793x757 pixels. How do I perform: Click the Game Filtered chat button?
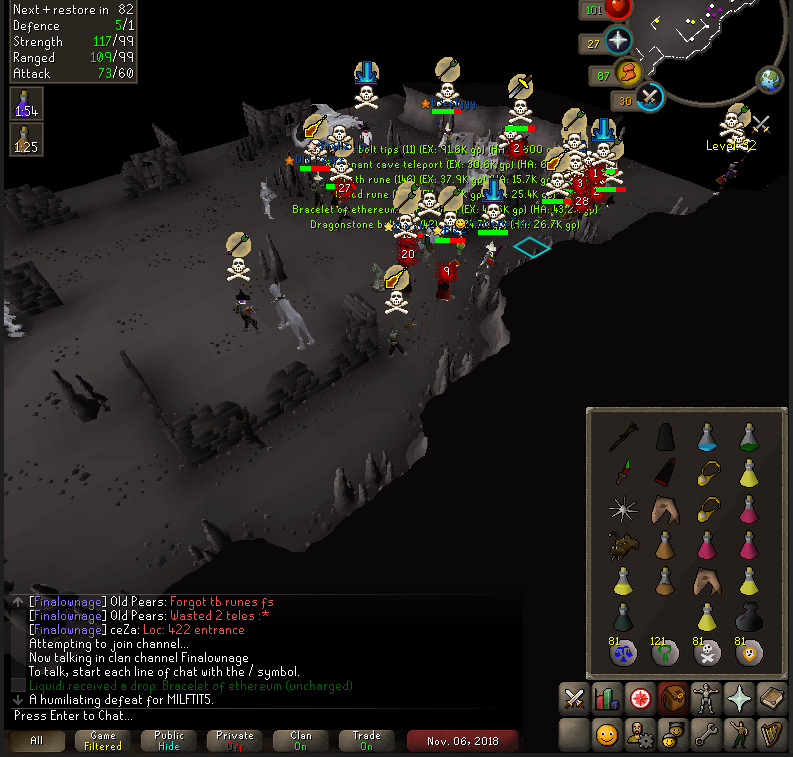[103, 741]
